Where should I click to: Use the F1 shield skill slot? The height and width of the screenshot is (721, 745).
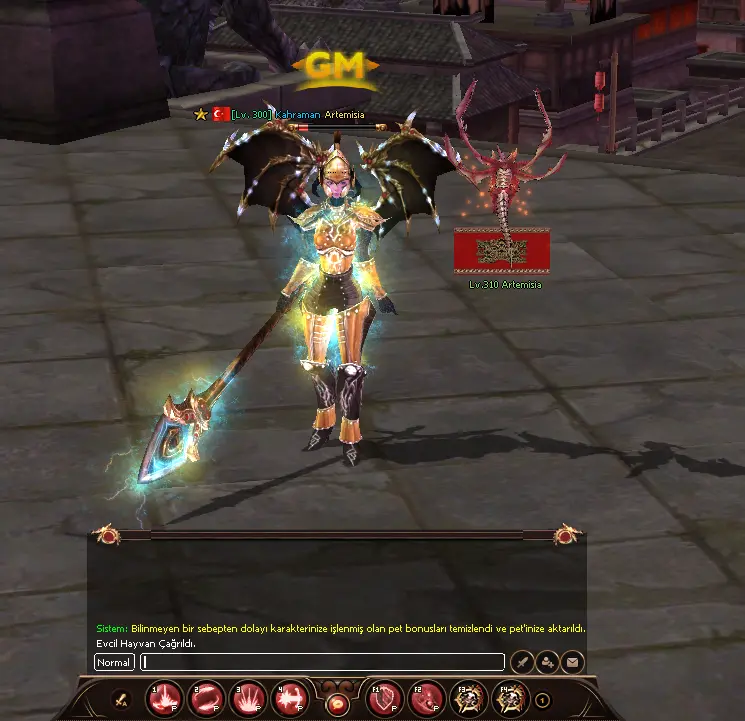(x=385, y=700)
